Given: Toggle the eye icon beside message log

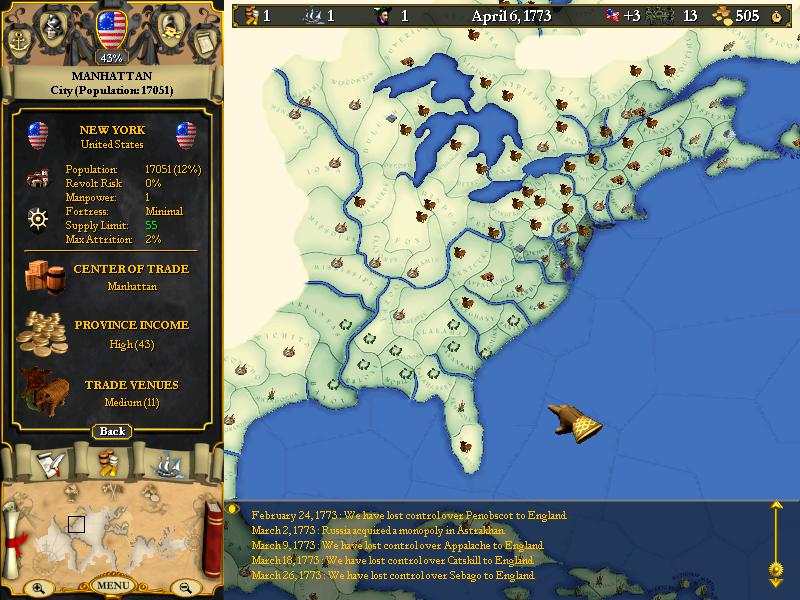Looking at the screenshot, I should point(234,509).
